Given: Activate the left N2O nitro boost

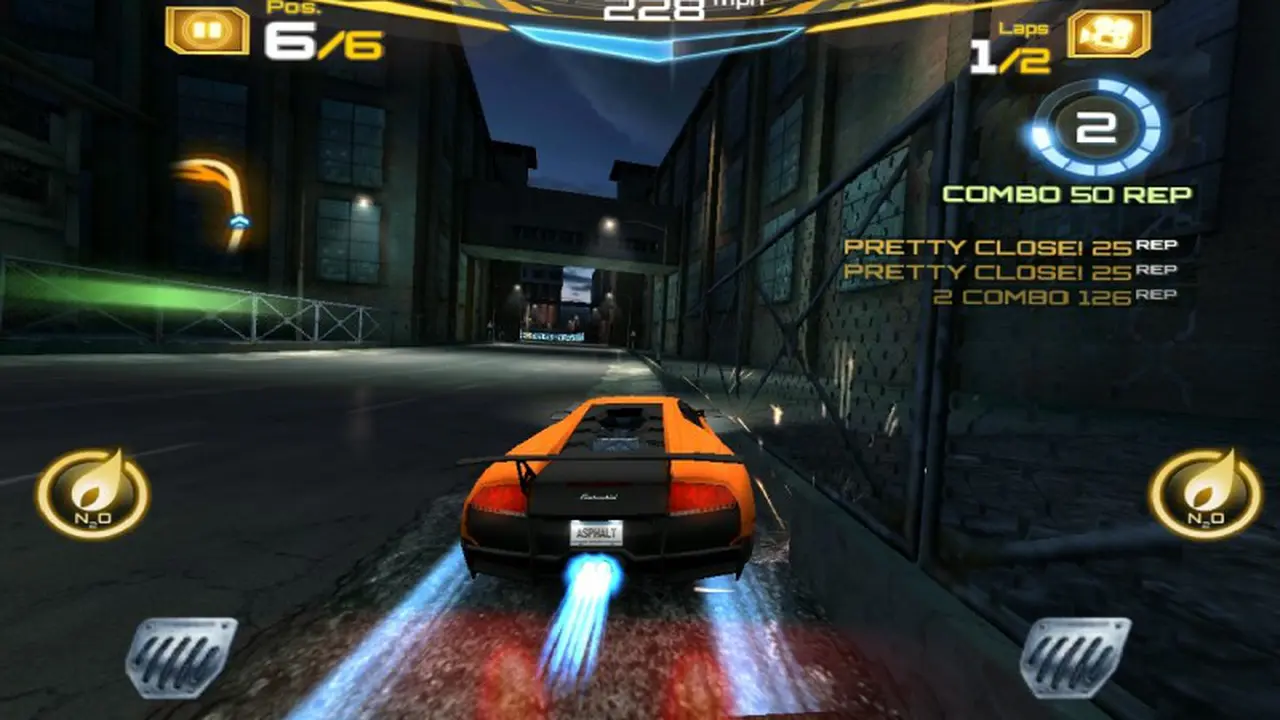Looking at the screenshot, I should point(93,492).
